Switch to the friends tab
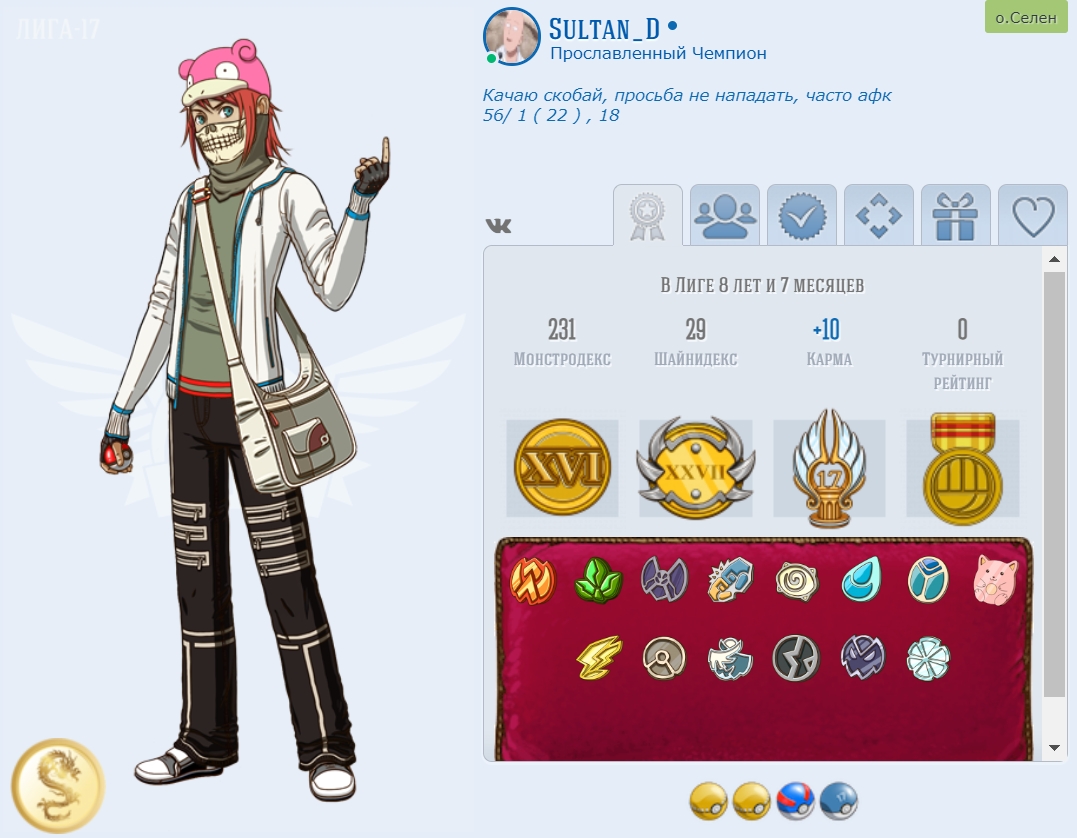The height and width of the screenshot is (838, 1077). coord(724,216)
